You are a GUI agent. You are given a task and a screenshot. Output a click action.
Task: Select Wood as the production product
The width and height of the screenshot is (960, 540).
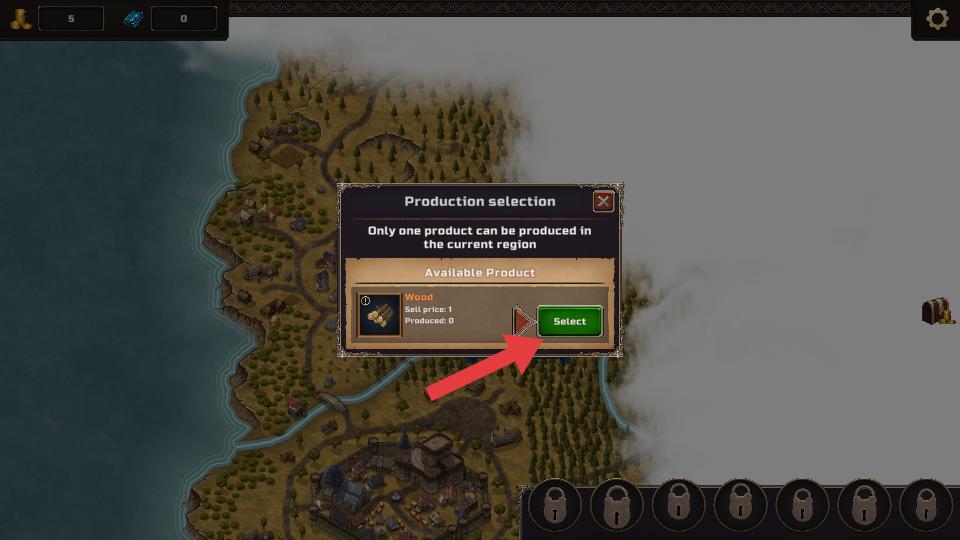570,321
